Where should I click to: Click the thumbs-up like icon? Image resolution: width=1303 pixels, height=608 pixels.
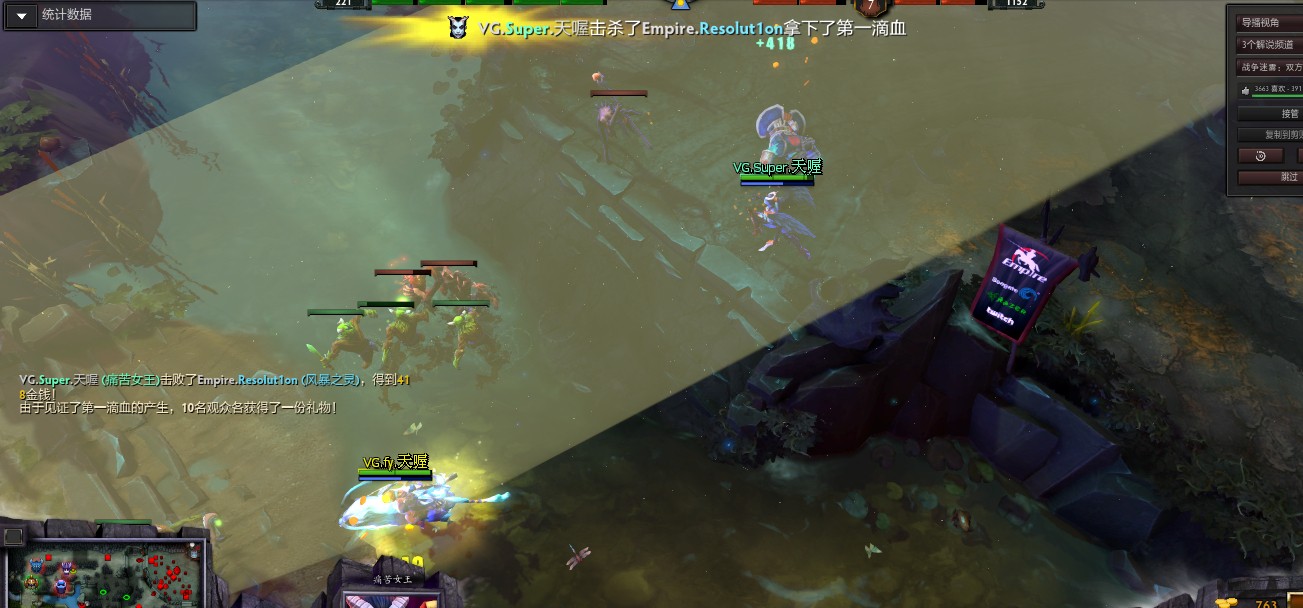tap(1245, 90)
